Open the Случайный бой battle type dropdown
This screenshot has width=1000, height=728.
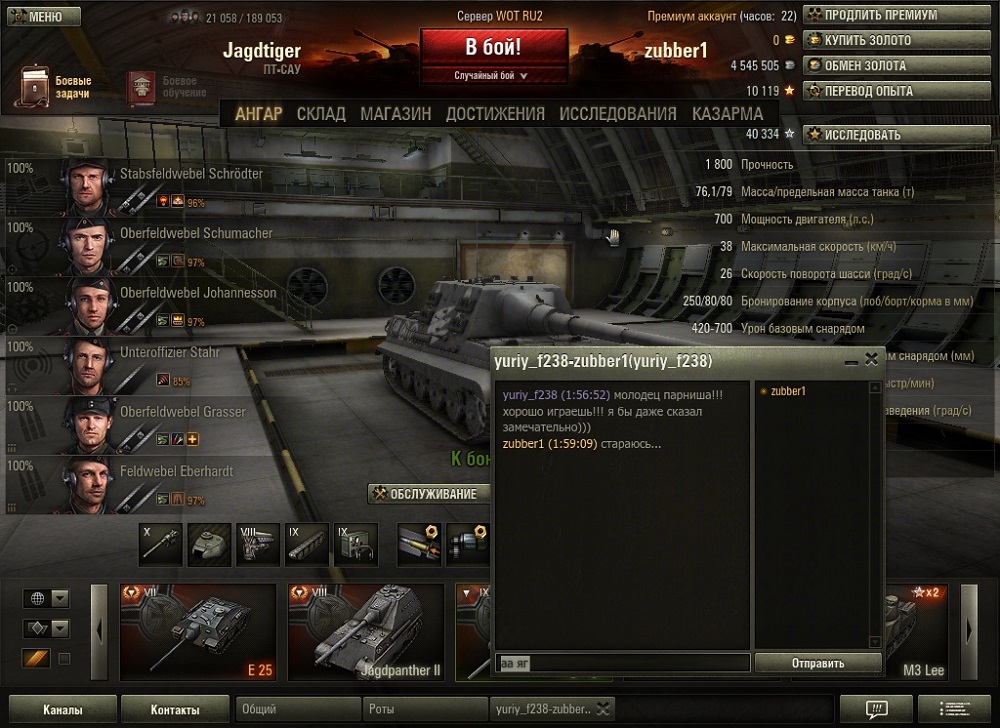493,76
